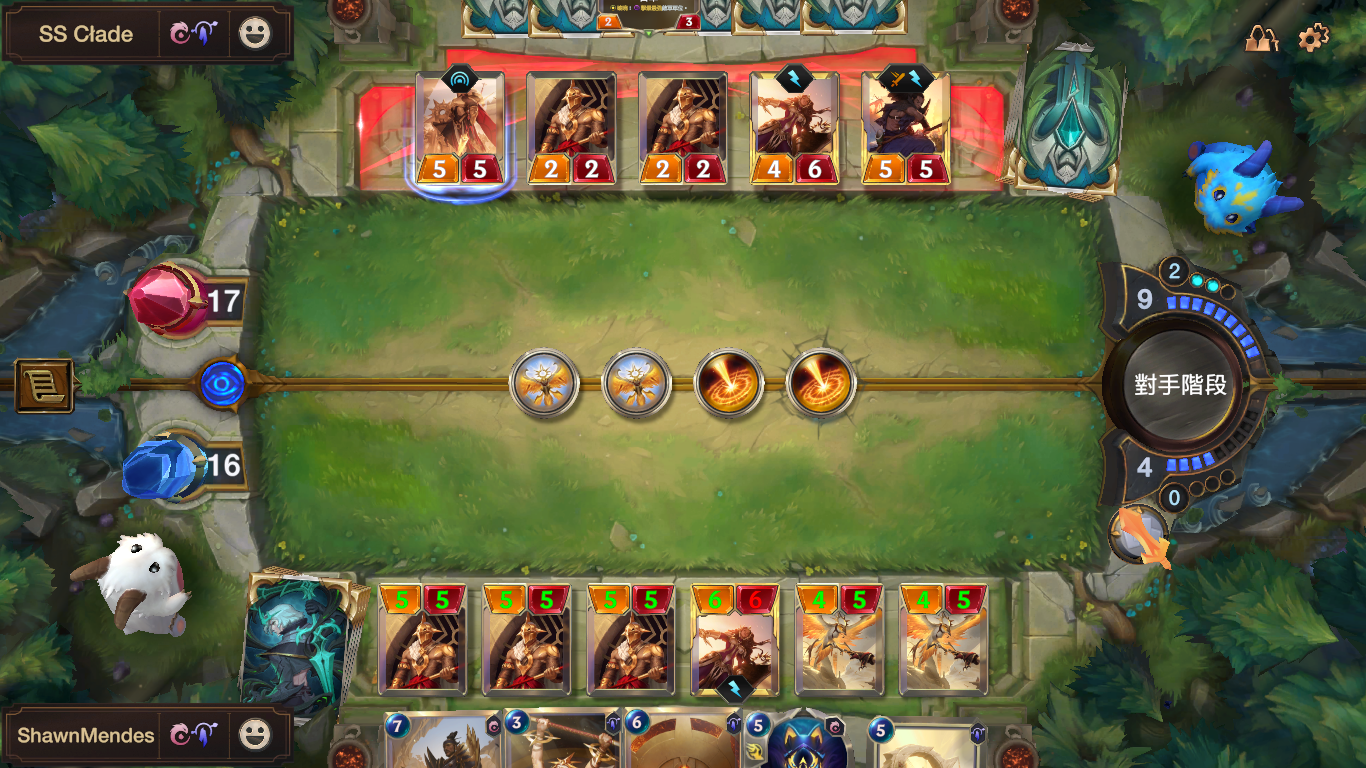
Task: Click the 對手階段 round phase button
Action: point(1180,383)
